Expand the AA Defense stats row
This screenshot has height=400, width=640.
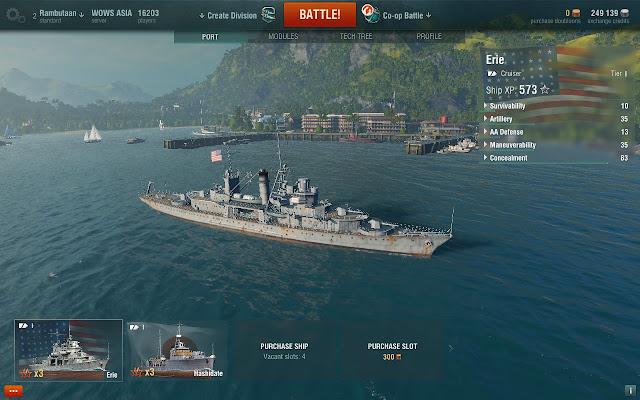point(555,131)
